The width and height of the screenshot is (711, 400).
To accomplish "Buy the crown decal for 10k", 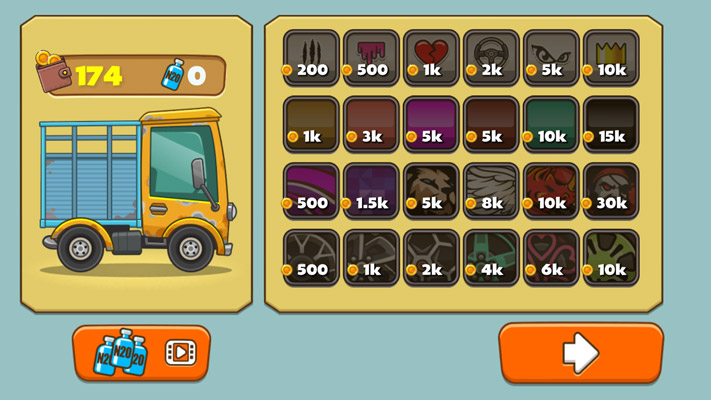I will 611,57.
